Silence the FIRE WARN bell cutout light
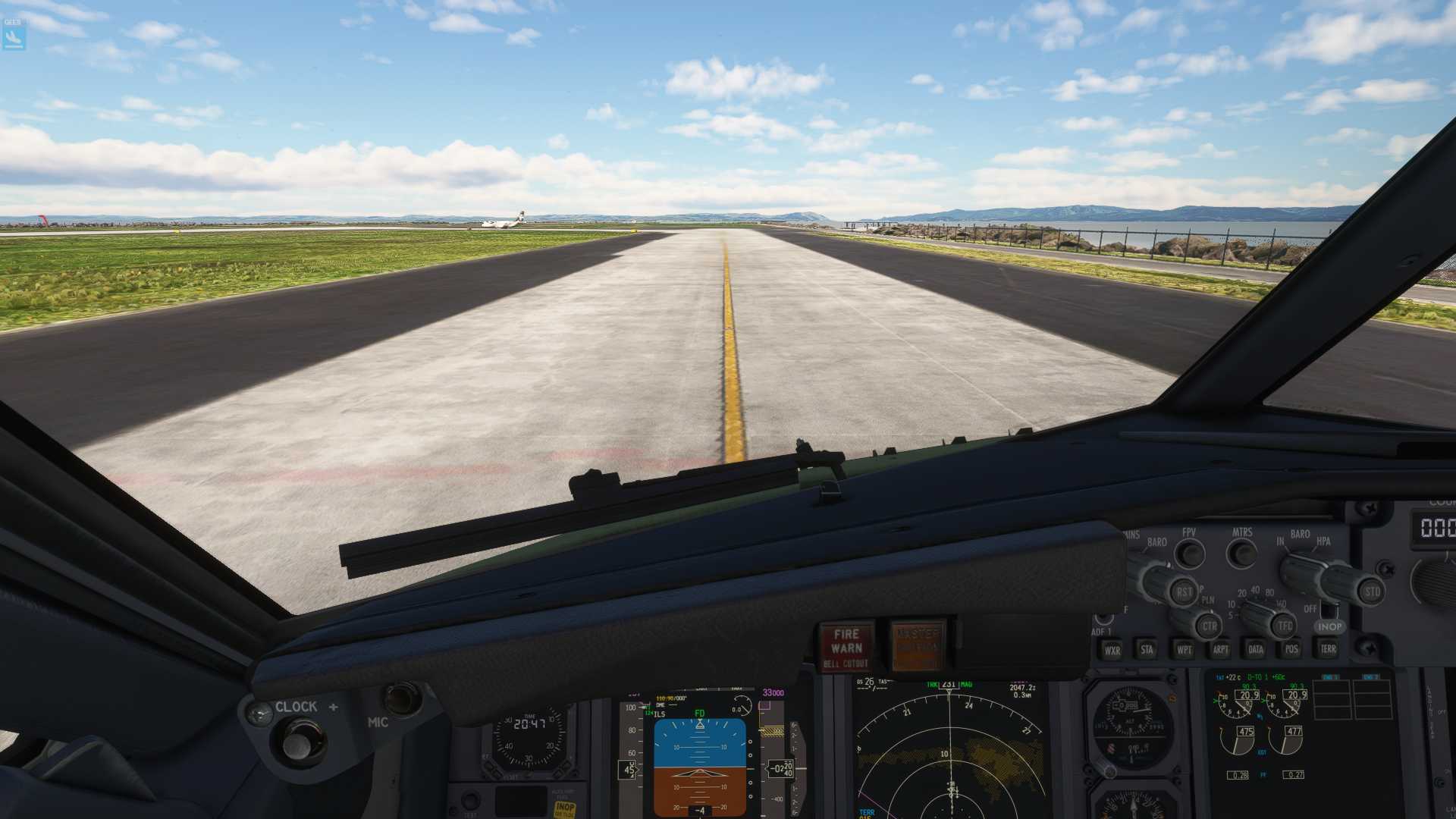 (846, 647)
